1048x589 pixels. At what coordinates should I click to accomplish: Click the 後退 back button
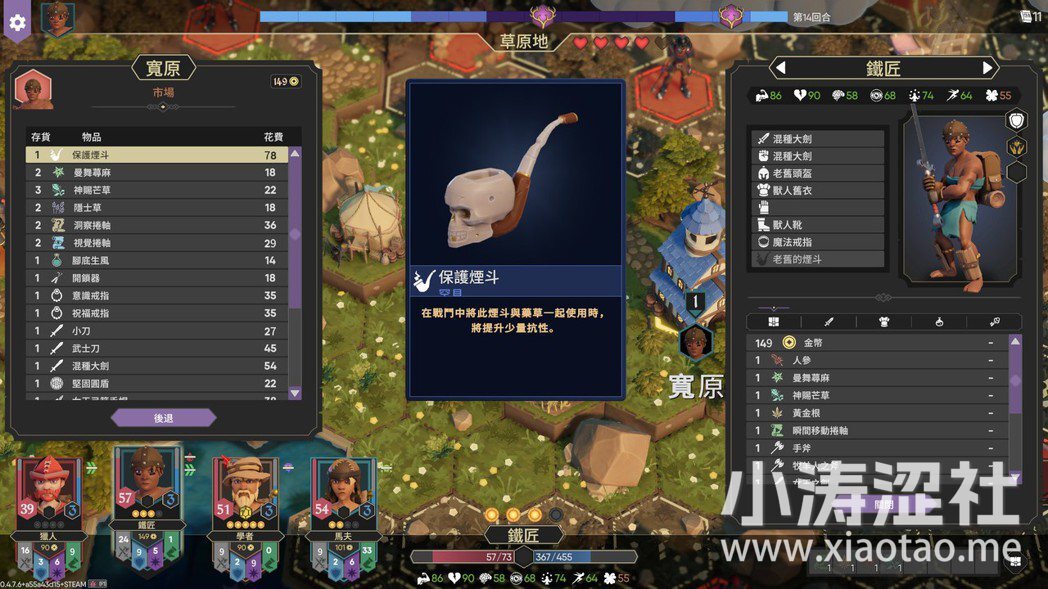point(163,418)
